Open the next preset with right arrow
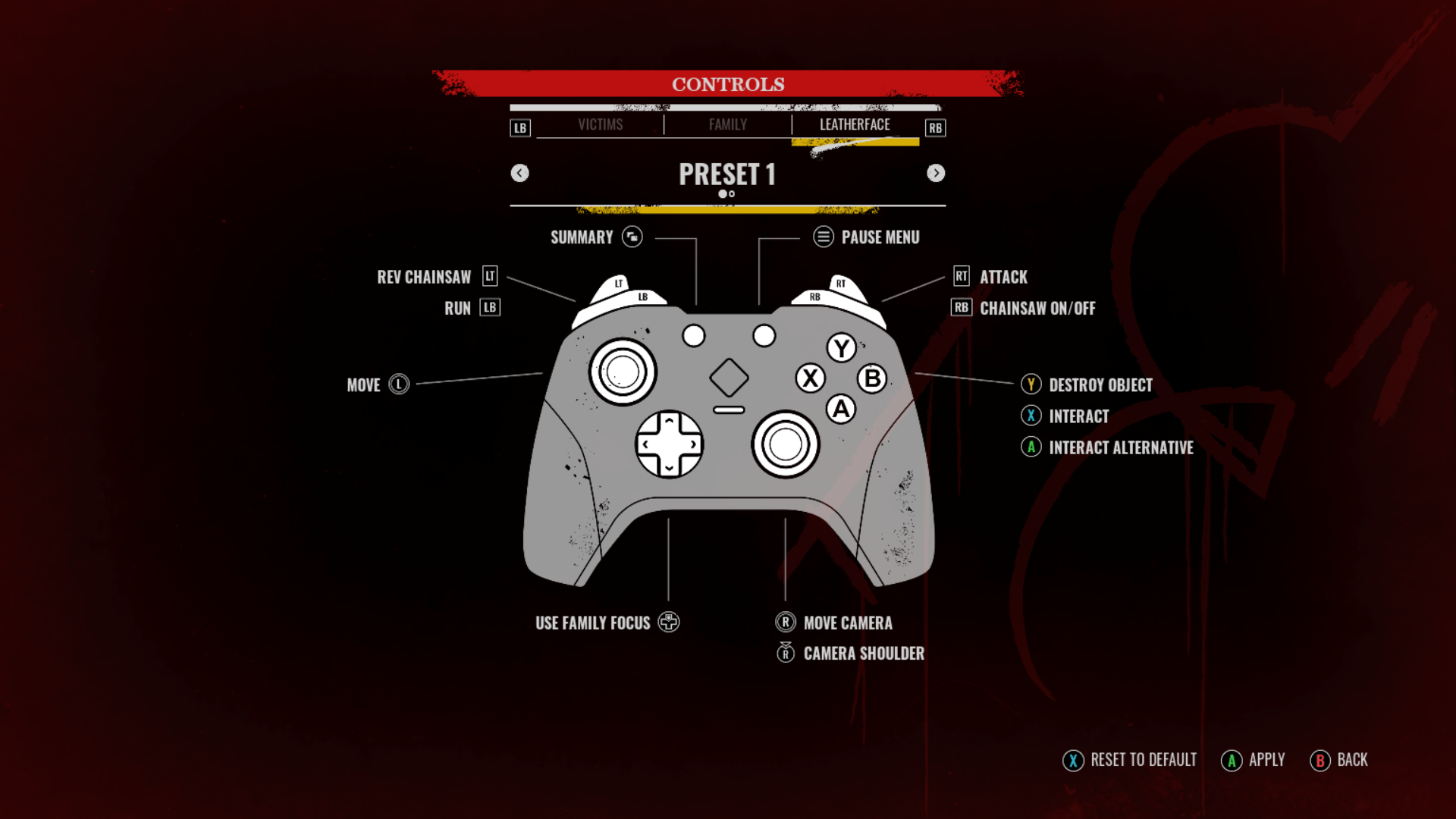The width and height of the screenshot is (1456, 819). click(936, 173)
